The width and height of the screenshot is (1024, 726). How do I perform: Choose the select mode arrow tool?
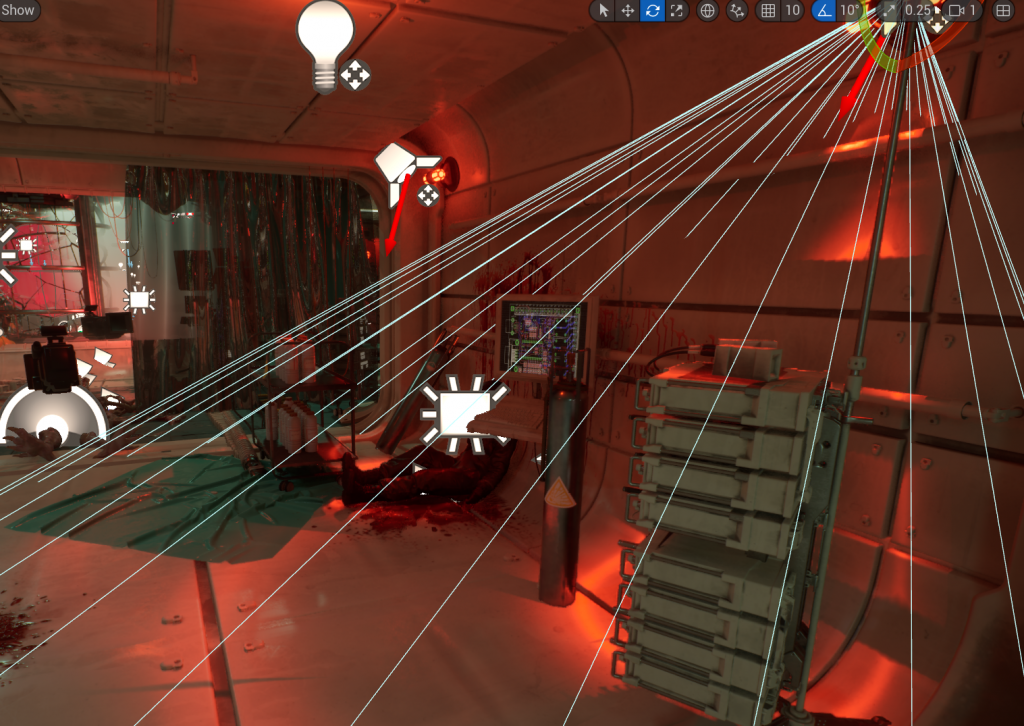pyautogui.click(x=602, y=11)
